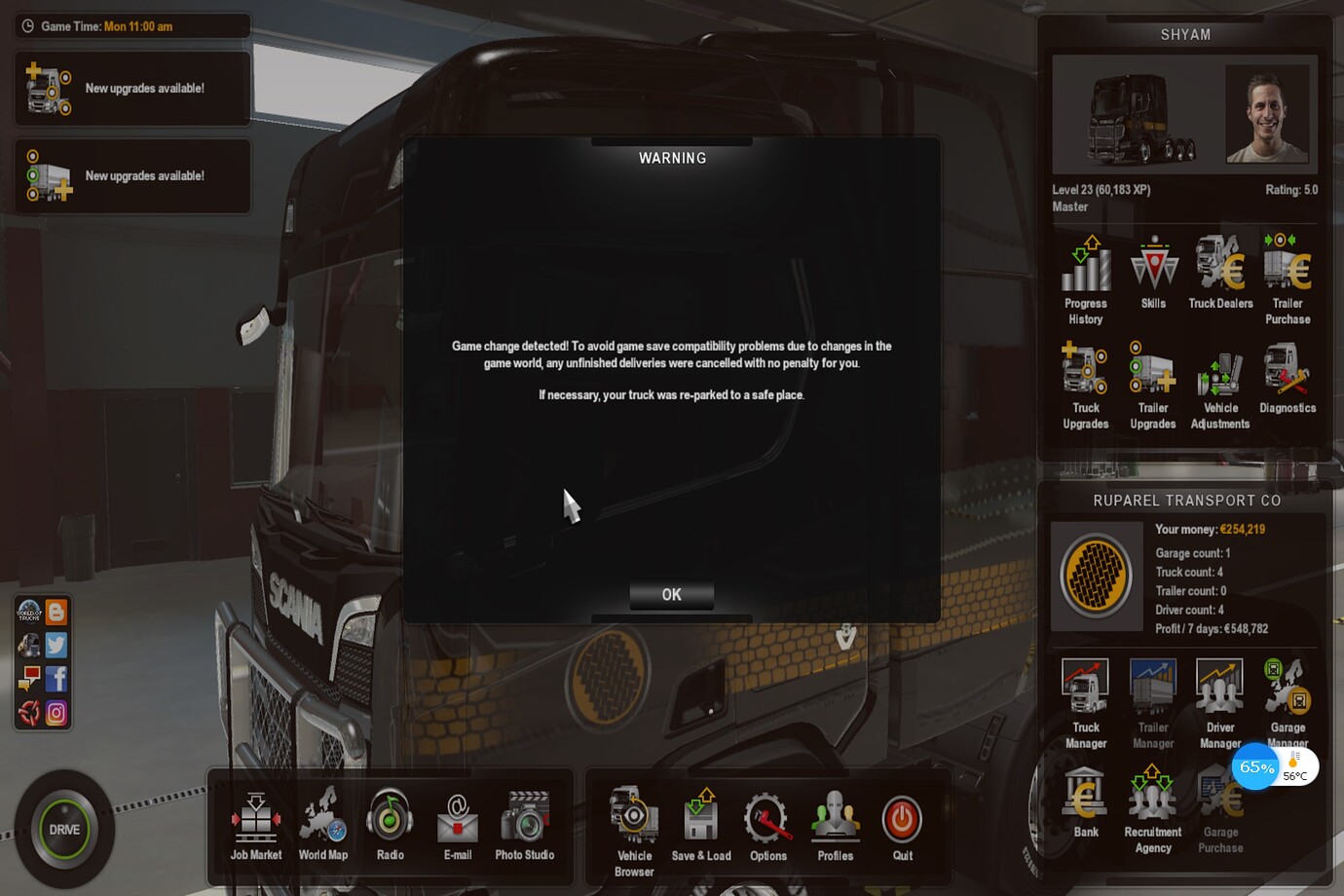
Task: Open the Options menu
Action: (x=767, y=825)
